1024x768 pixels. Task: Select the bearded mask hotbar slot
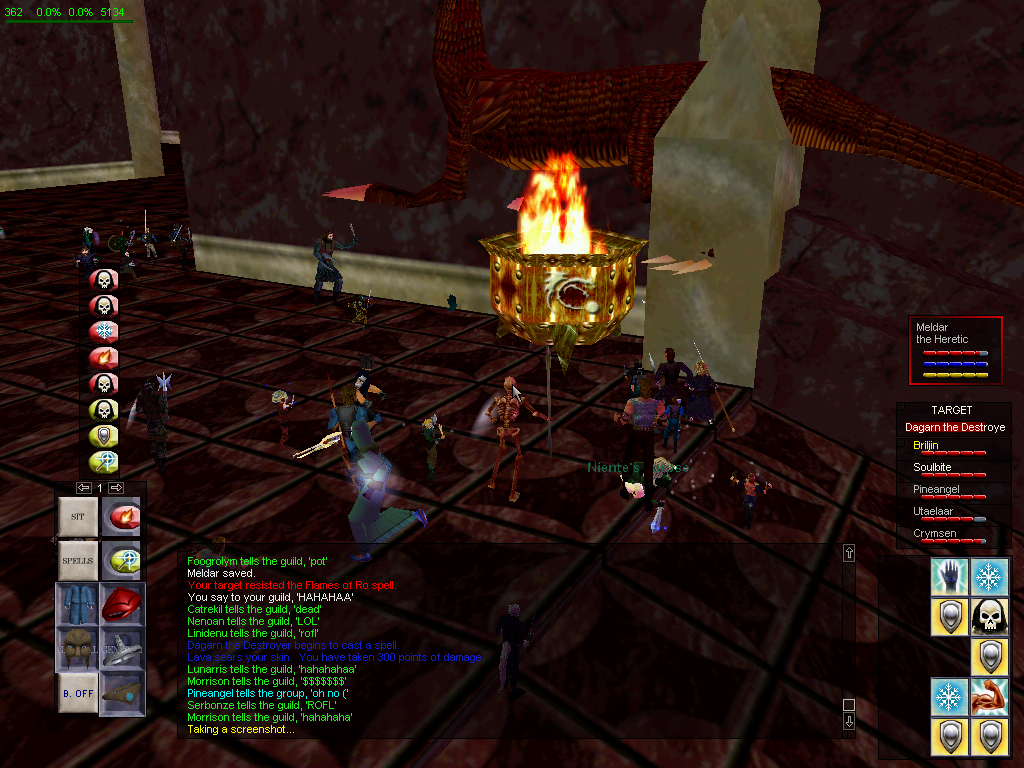(x=77, y=649)
